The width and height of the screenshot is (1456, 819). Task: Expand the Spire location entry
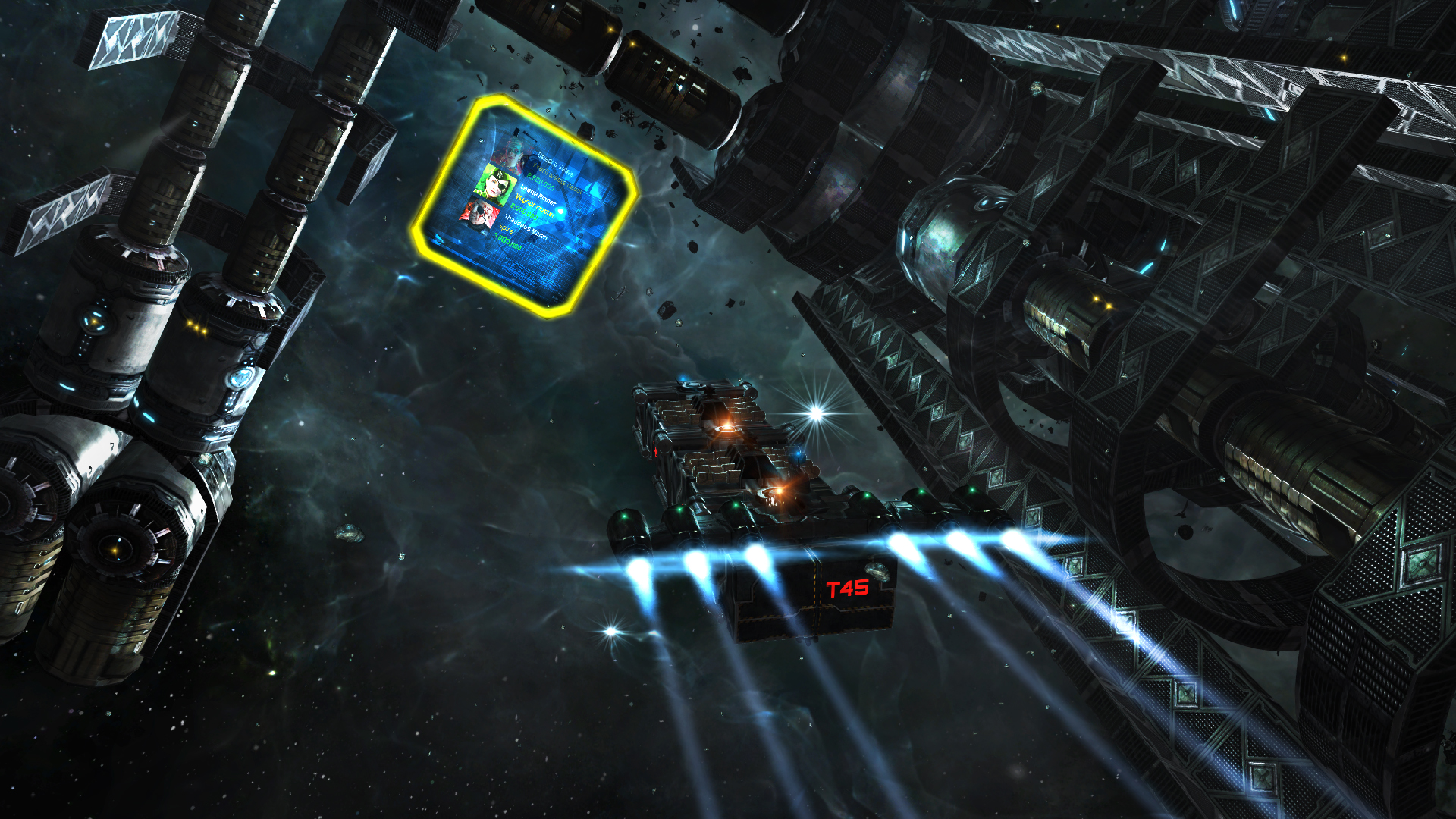click(506, 231)
